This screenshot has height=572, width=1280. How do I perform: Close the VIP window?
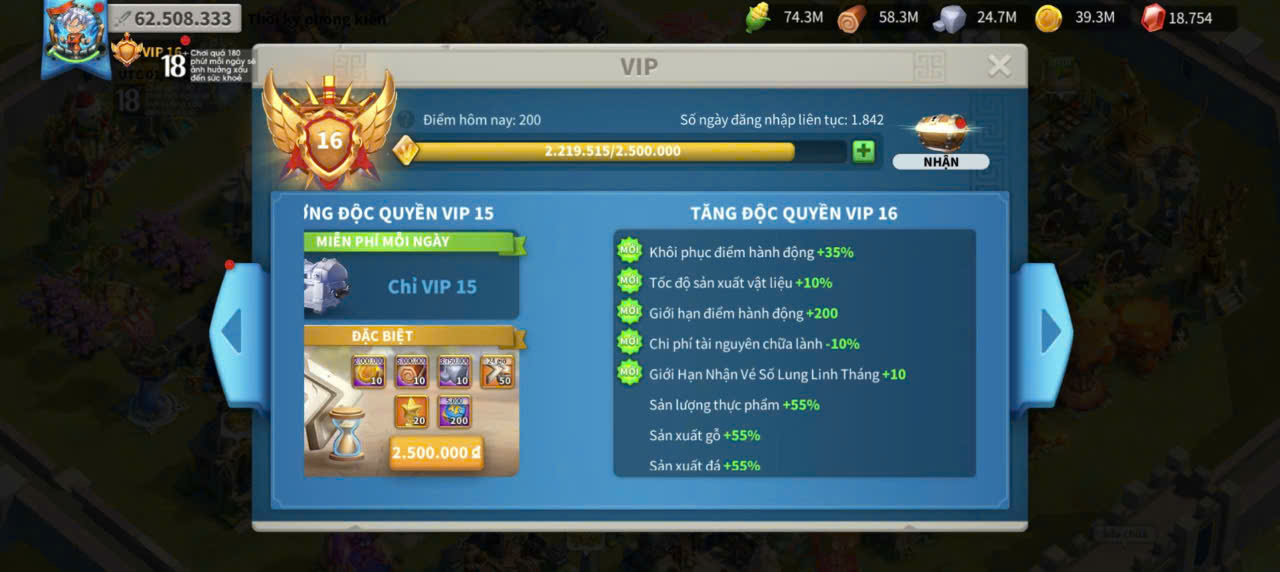(999, 66)
